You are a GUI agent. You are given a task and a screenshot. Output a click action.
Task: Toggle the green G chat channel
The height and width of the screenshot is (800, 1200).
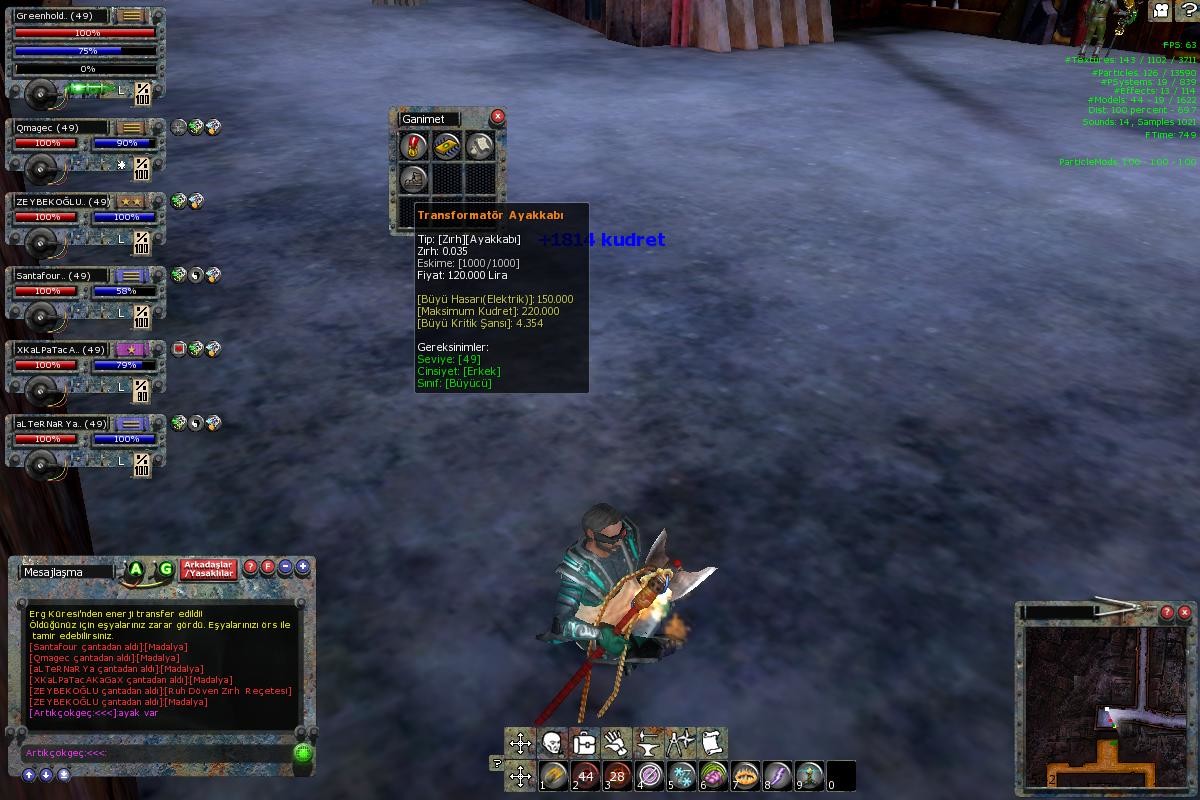tap(166, 569)
